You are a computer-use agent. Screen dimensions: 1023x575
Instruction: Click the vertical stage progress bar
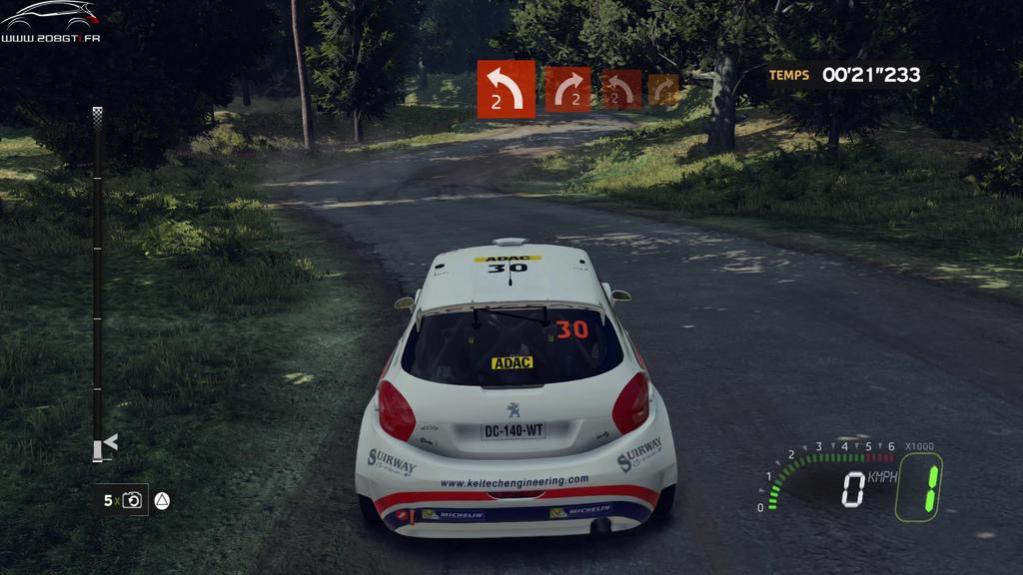click(x=97, y=290)
